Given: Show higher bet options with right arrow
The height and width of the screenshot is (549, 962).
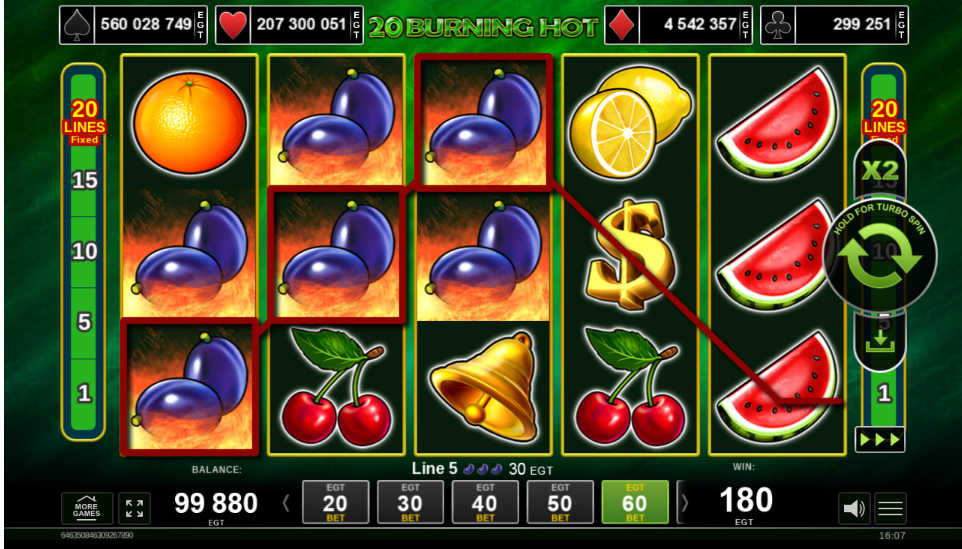Looking at the screenshot, I should pyautogui.click(x=684, y=503).
